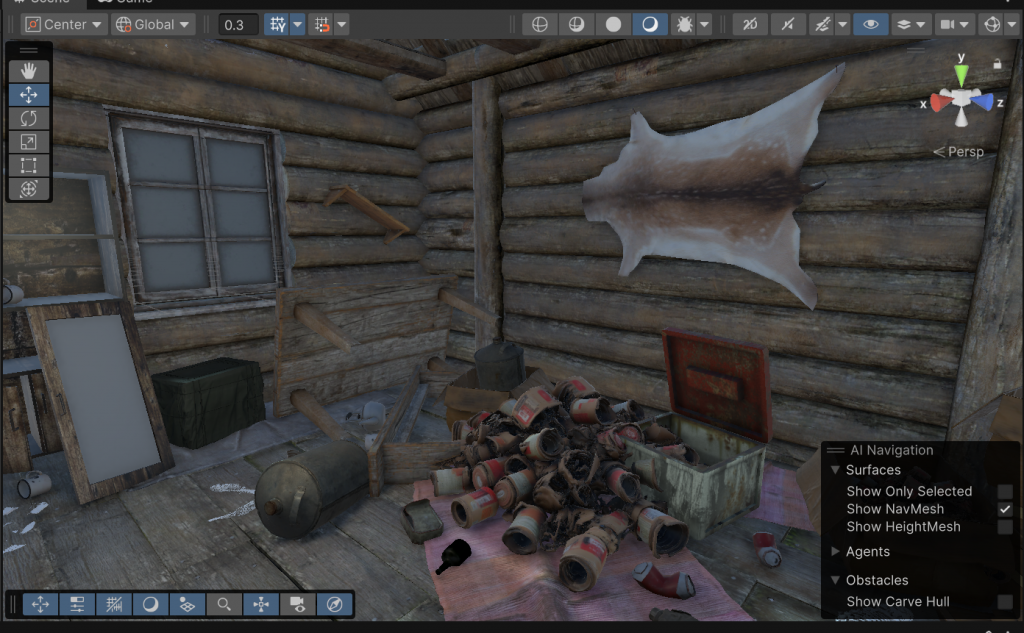Toggle scene visibility with the eye icon

[870, 24]
